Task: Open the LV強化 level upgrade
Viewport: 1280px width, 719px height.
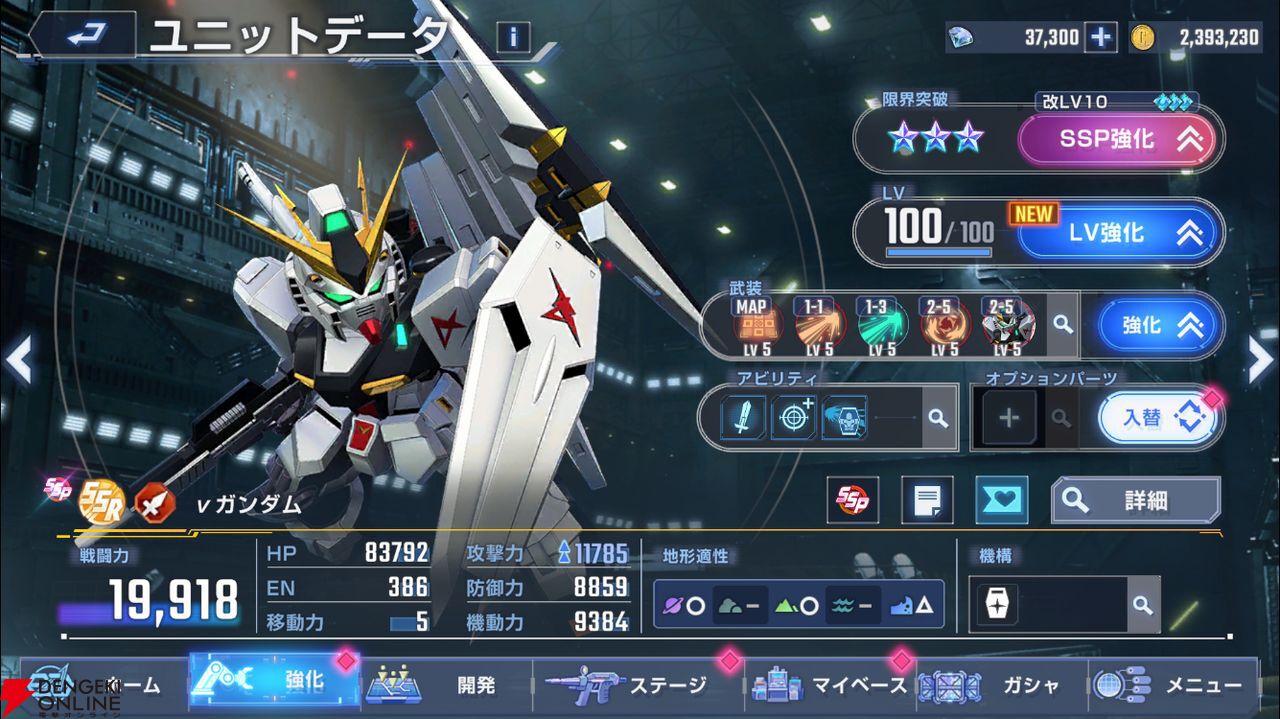Action: pyautogui.click(x=1120, y=233)
